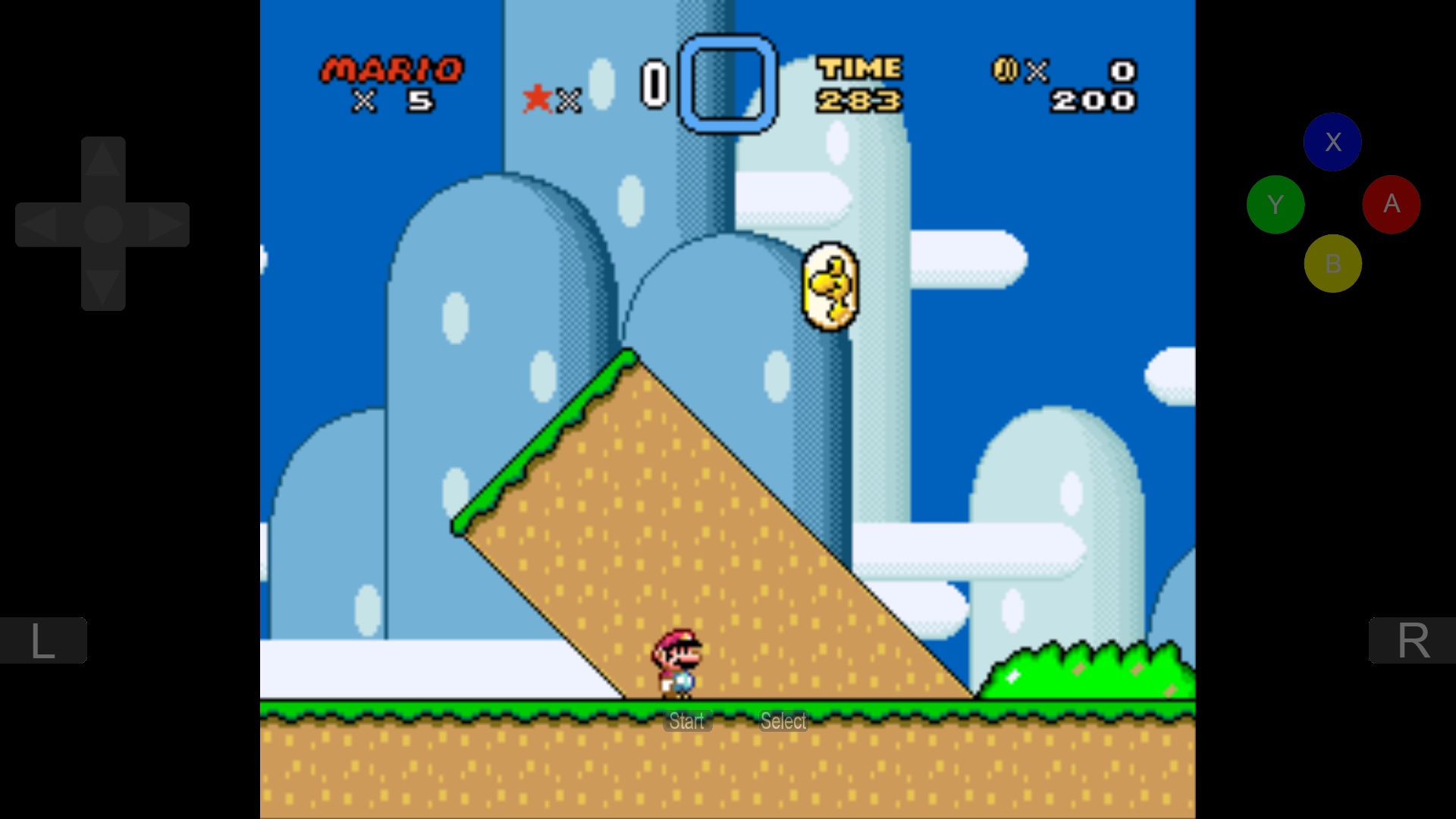Tap the Start button label
This screenshot has height=819, width=1456.
coord(687,721)
